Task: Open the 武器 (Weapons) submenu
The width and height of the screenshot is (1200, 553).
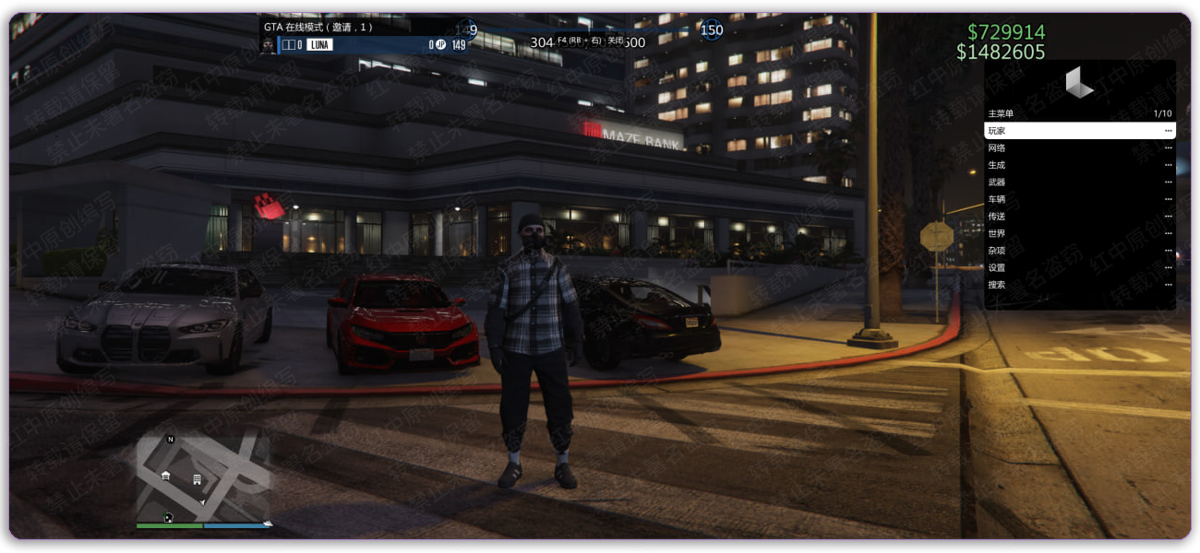Action: click(x=1079, y=182)
